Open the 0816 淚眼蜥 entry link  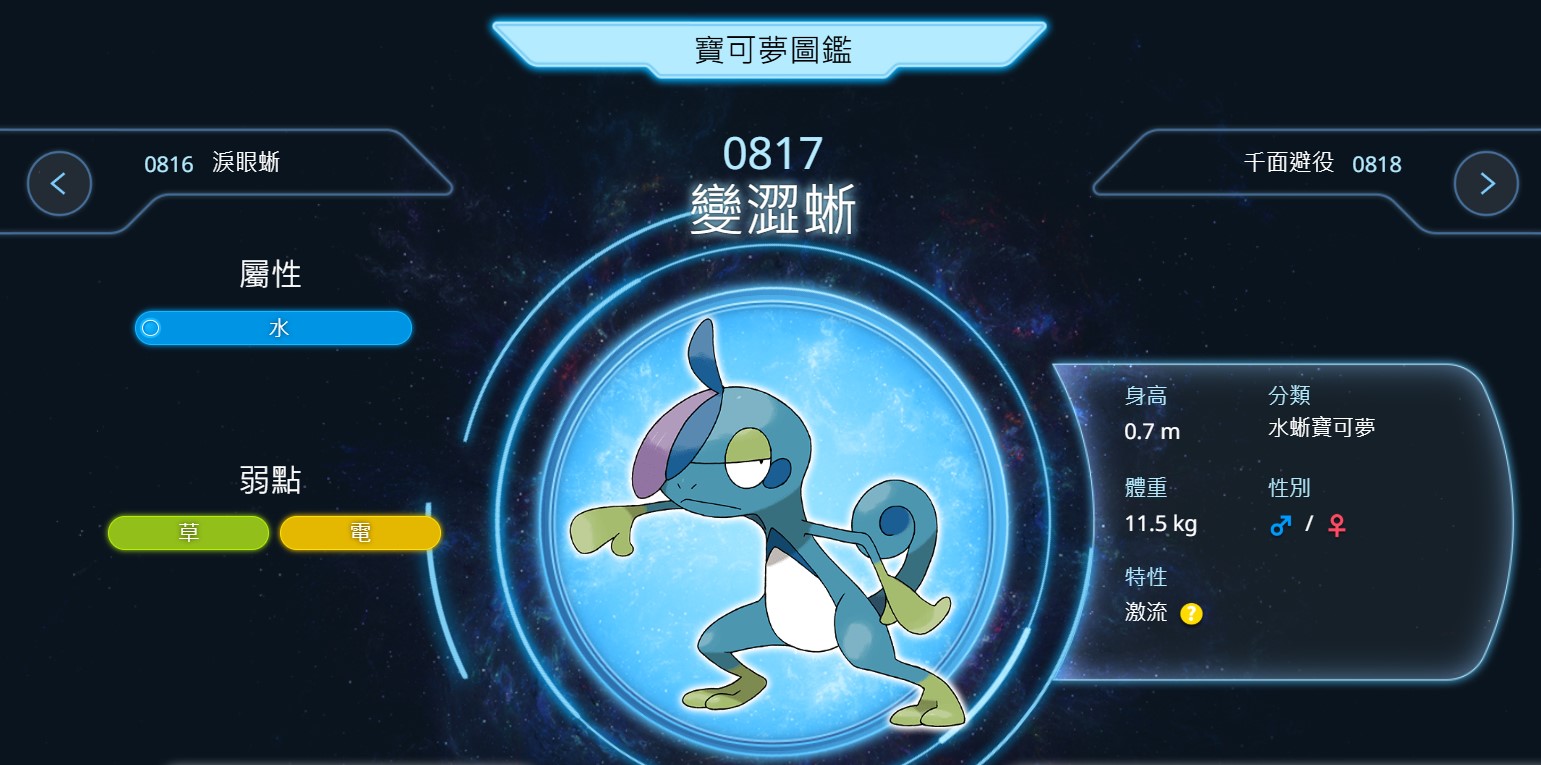[212, 163]
